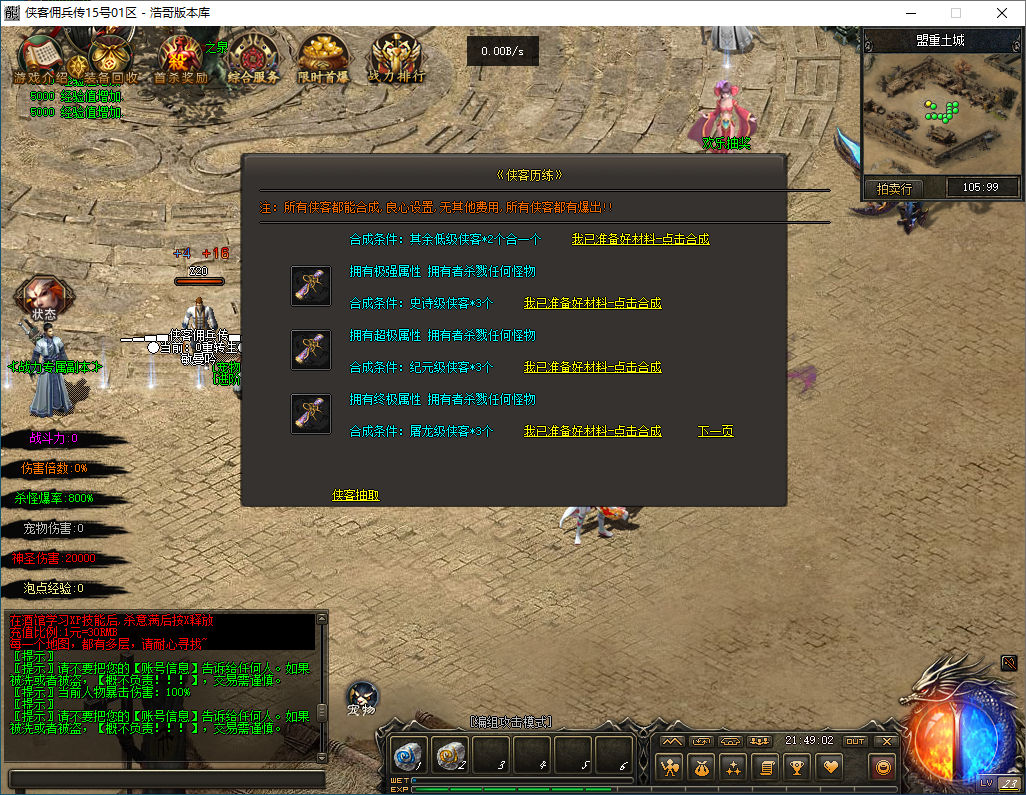The image size is (1026, 795).
Task: Open the 宠物 pet icon
Action: [361, 697]
